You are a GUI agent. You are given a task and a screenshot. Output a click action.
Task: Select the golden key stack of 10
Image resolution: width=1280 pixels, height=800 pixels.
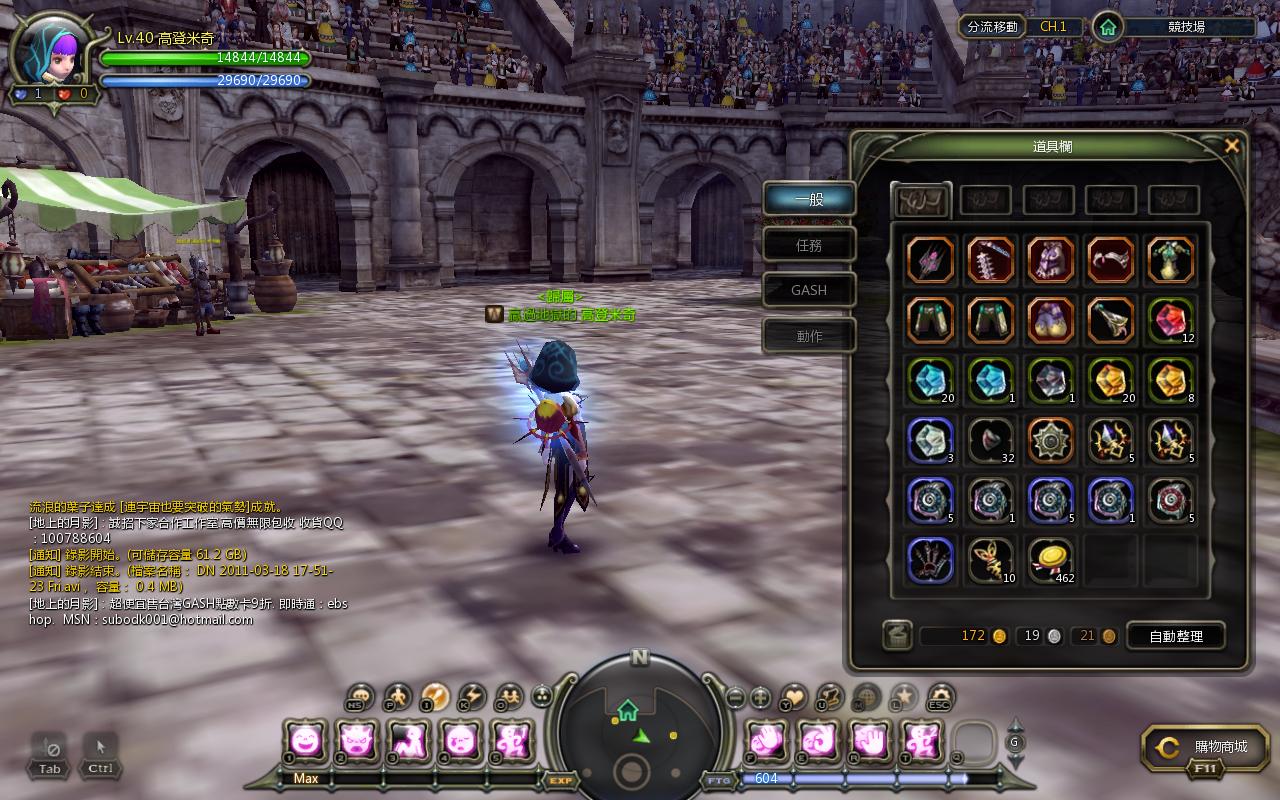tap(990, 560)
